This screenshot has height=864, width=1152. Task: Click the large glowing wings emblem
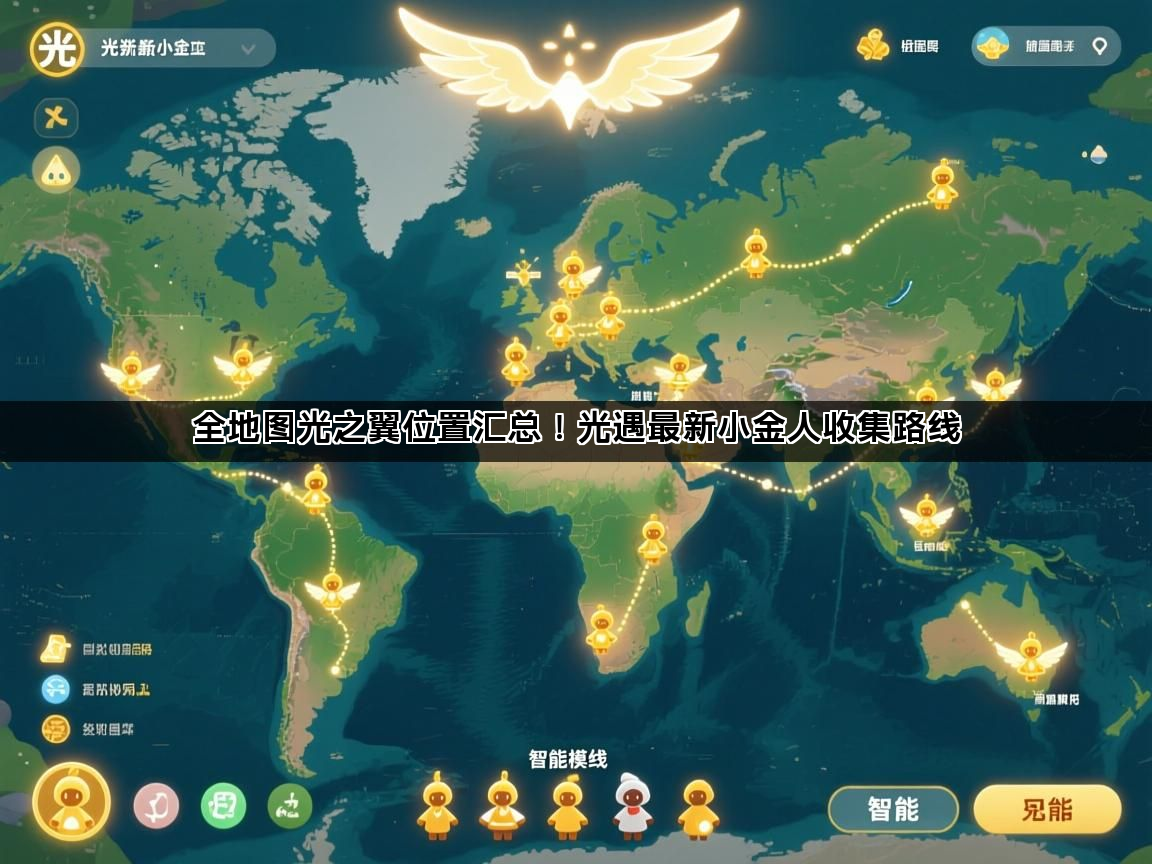(569, 65)
